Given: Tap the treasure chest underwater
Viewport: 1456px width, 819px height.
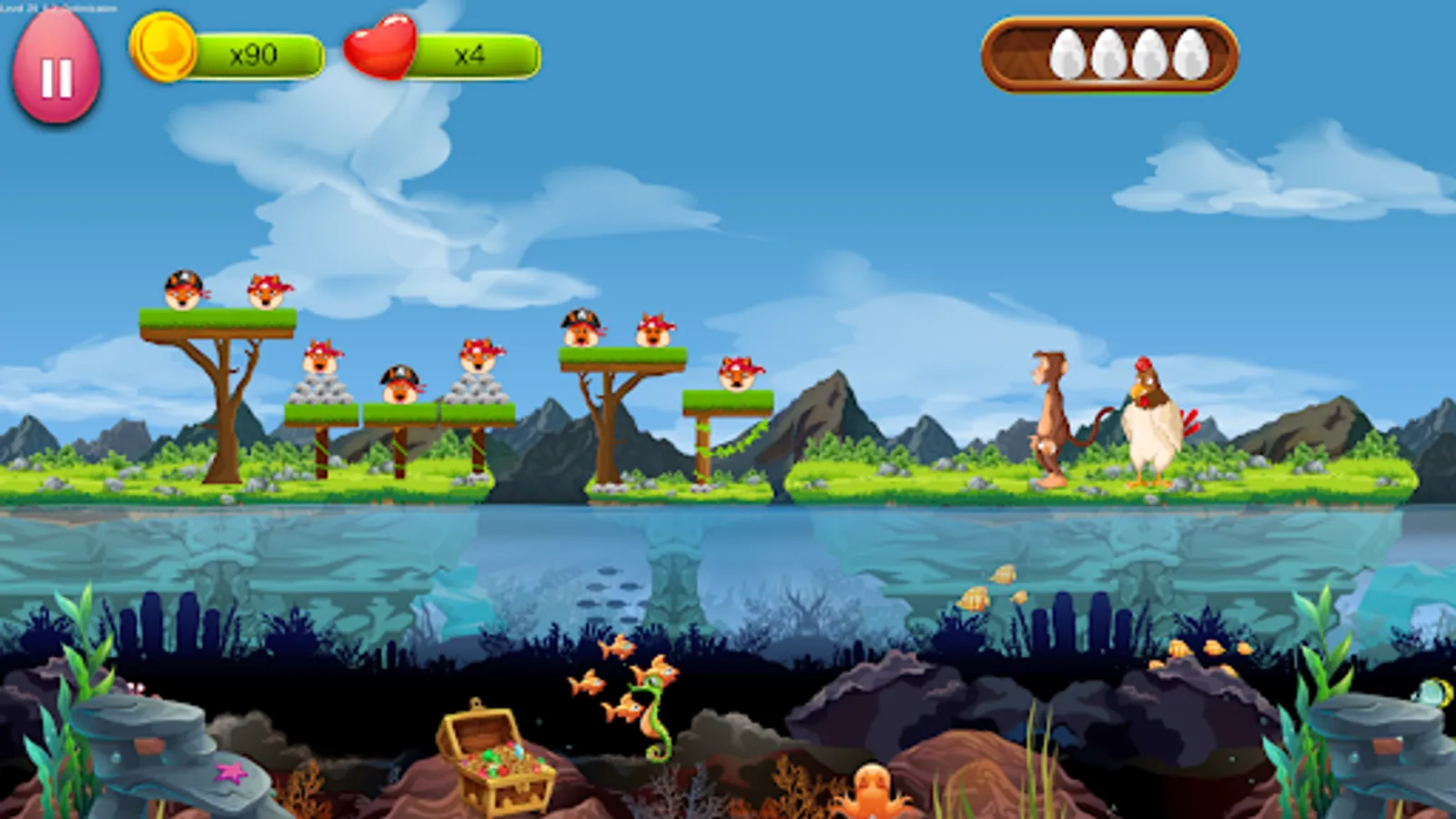Looking at the screenshot, I should (496, 755).
